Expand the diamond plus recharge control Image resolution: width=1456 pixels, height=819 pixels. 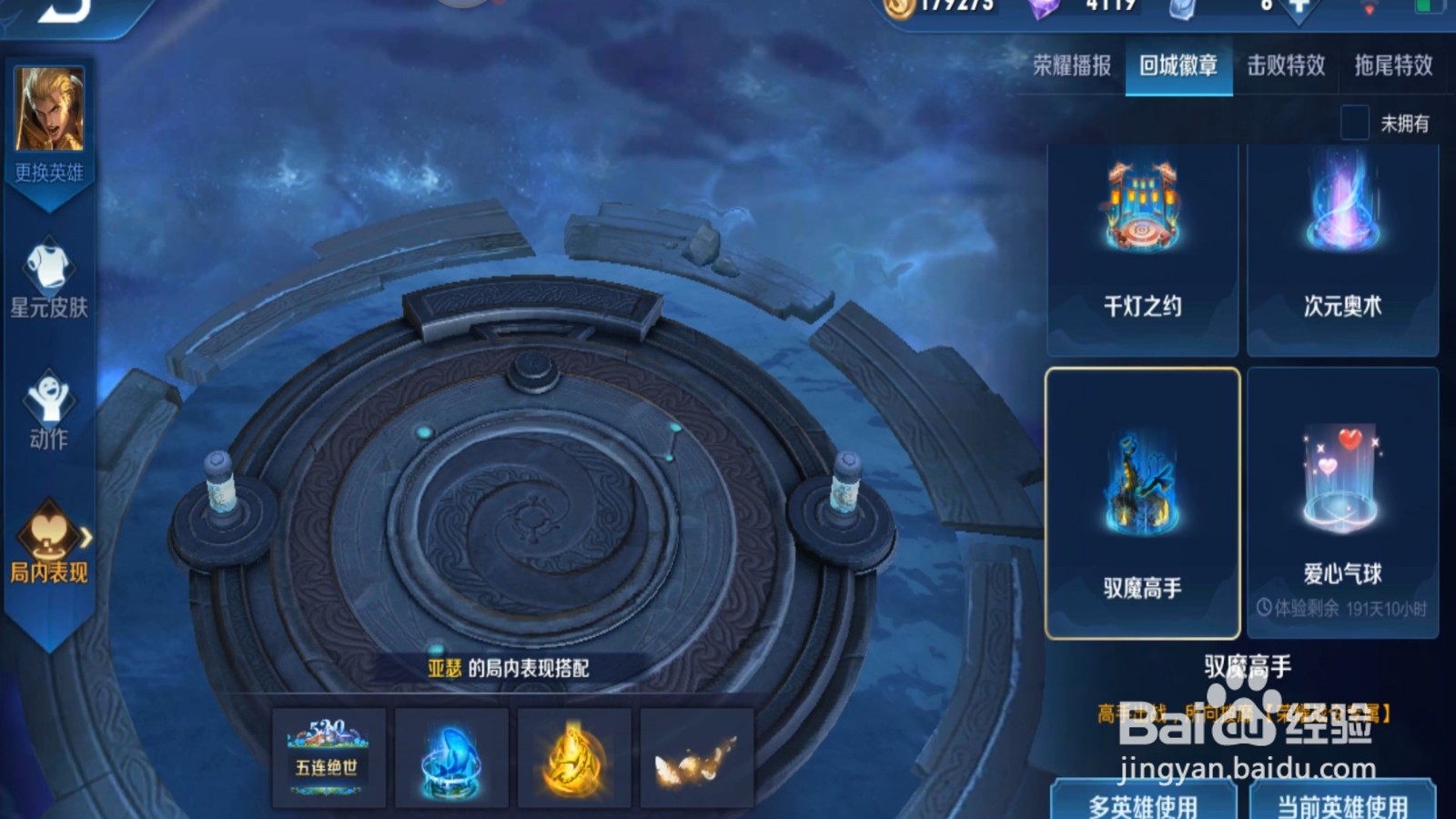tap(1296, 9)
